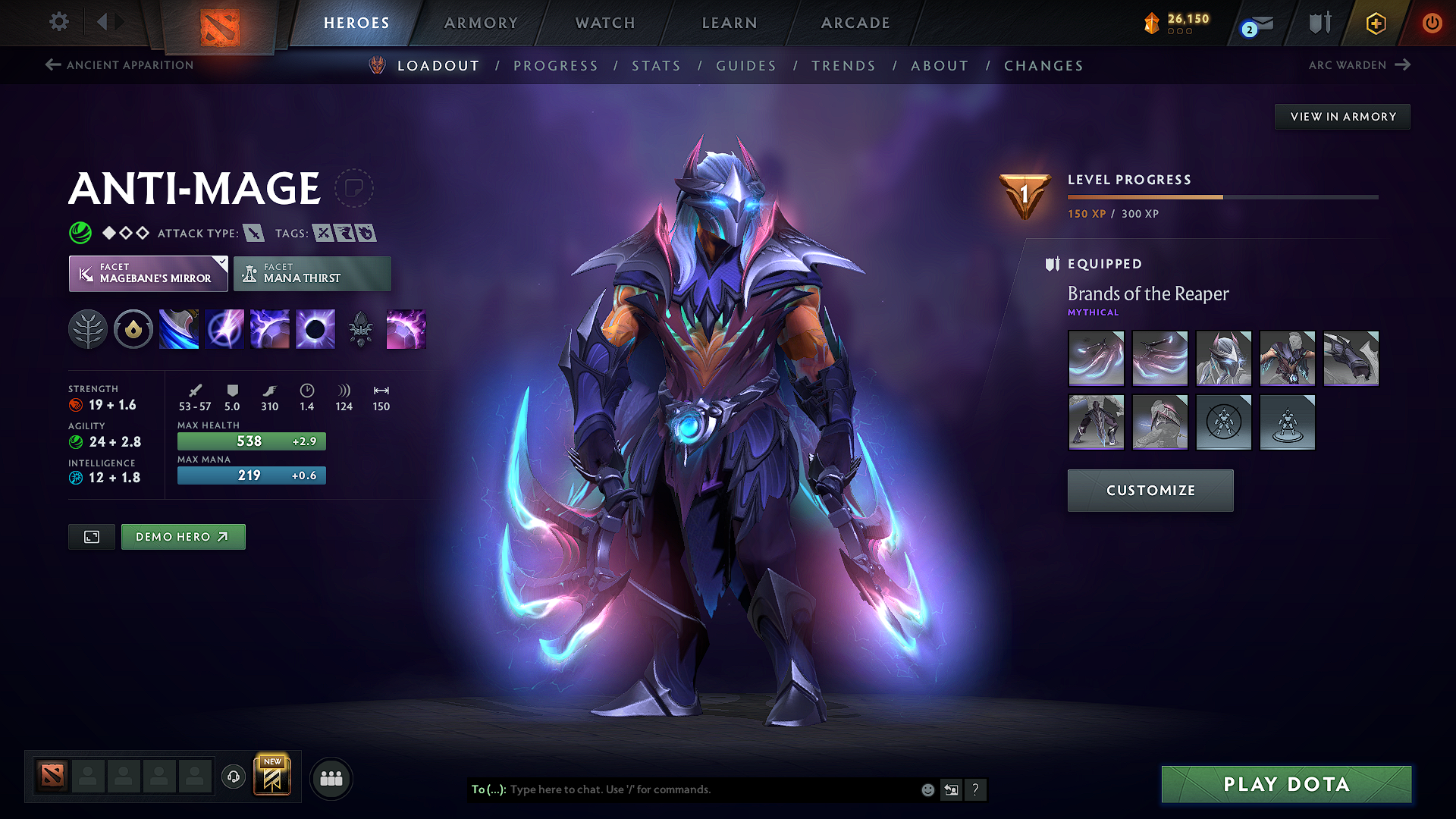This screenshot has width=1456, height=819.
Task: Toggle the loadout preview beside Demo Hero
Action: click(91, 536)
